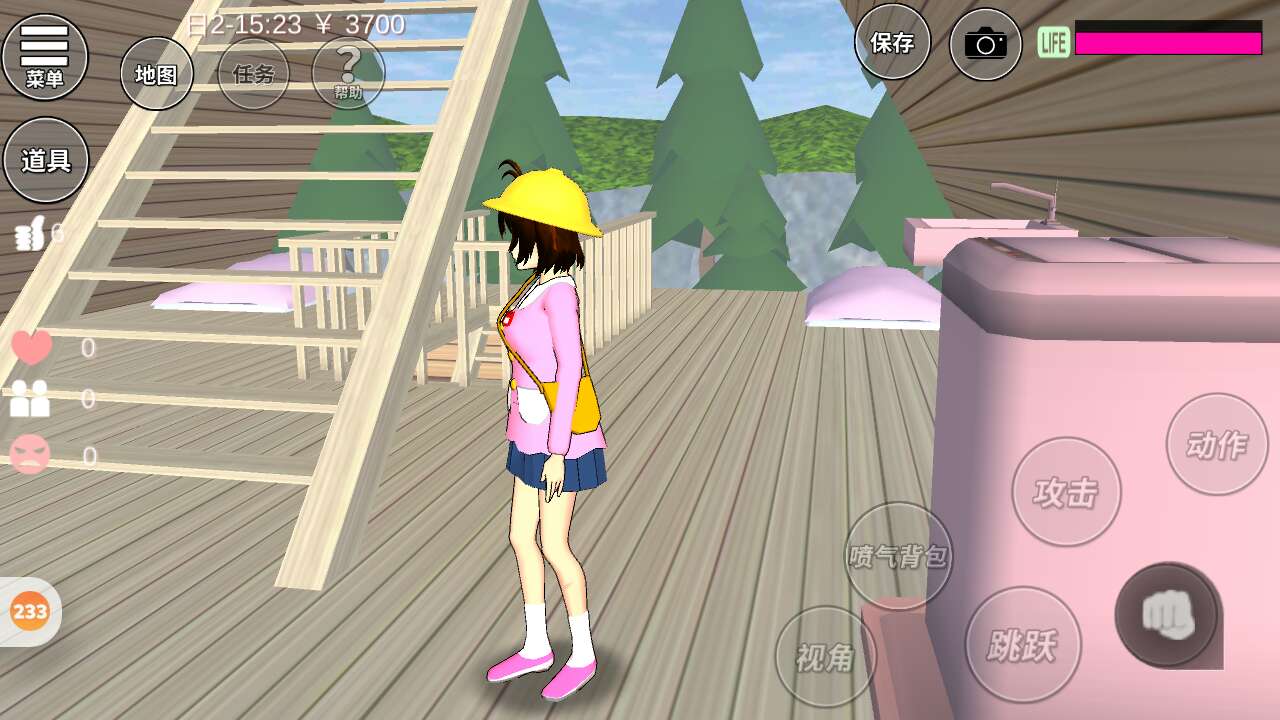This screenshot has width=1280, height=720.
Task: Use the 喷气背包 jetpack button
Action: [898, 556]
